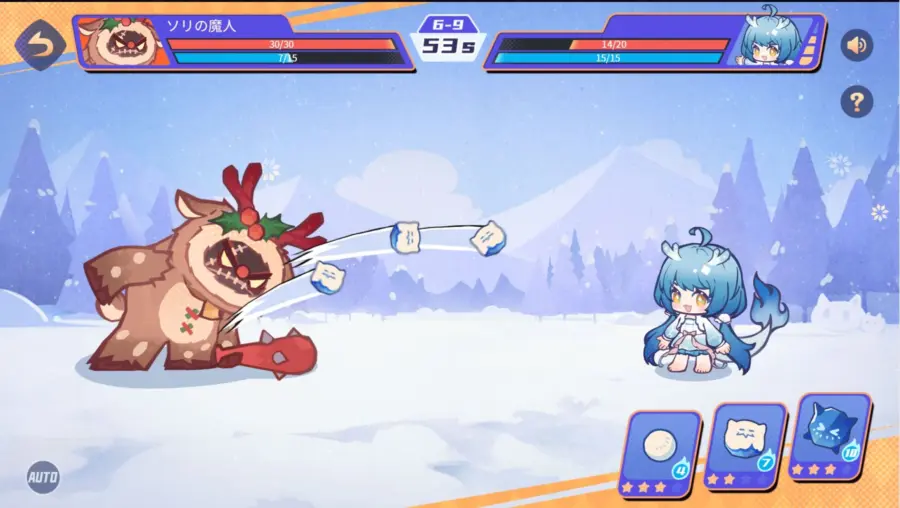Open the question mark help button

856,100
